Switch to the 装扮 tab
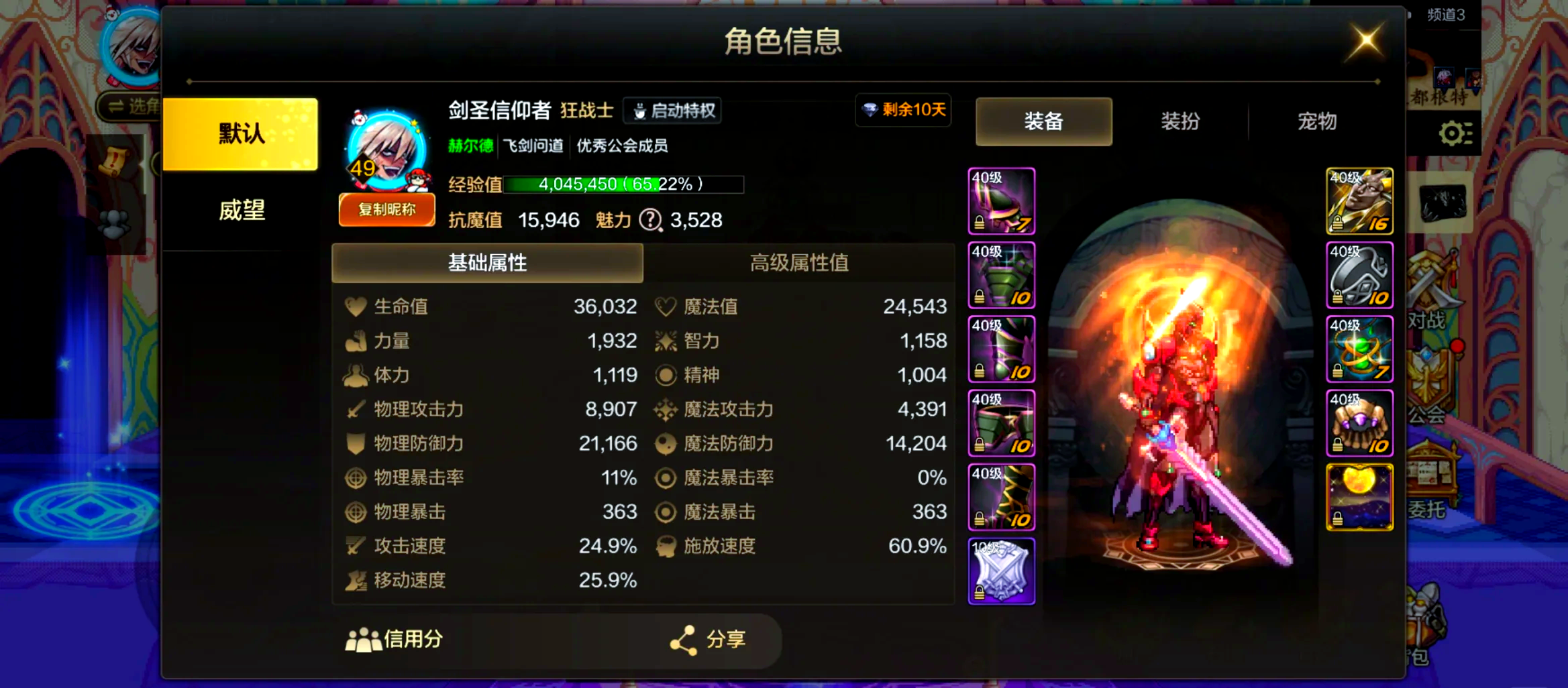 pos(1180,121)
